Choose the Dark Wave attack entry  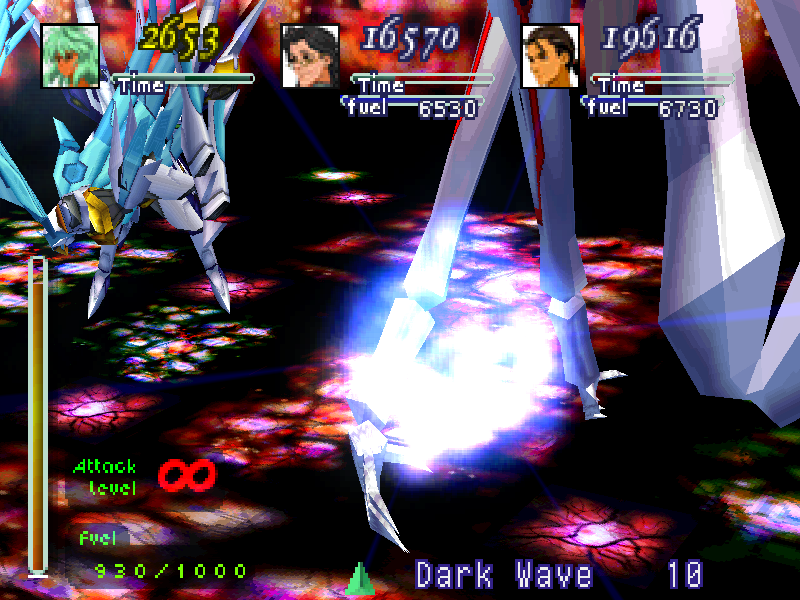(x=503, y=575)
